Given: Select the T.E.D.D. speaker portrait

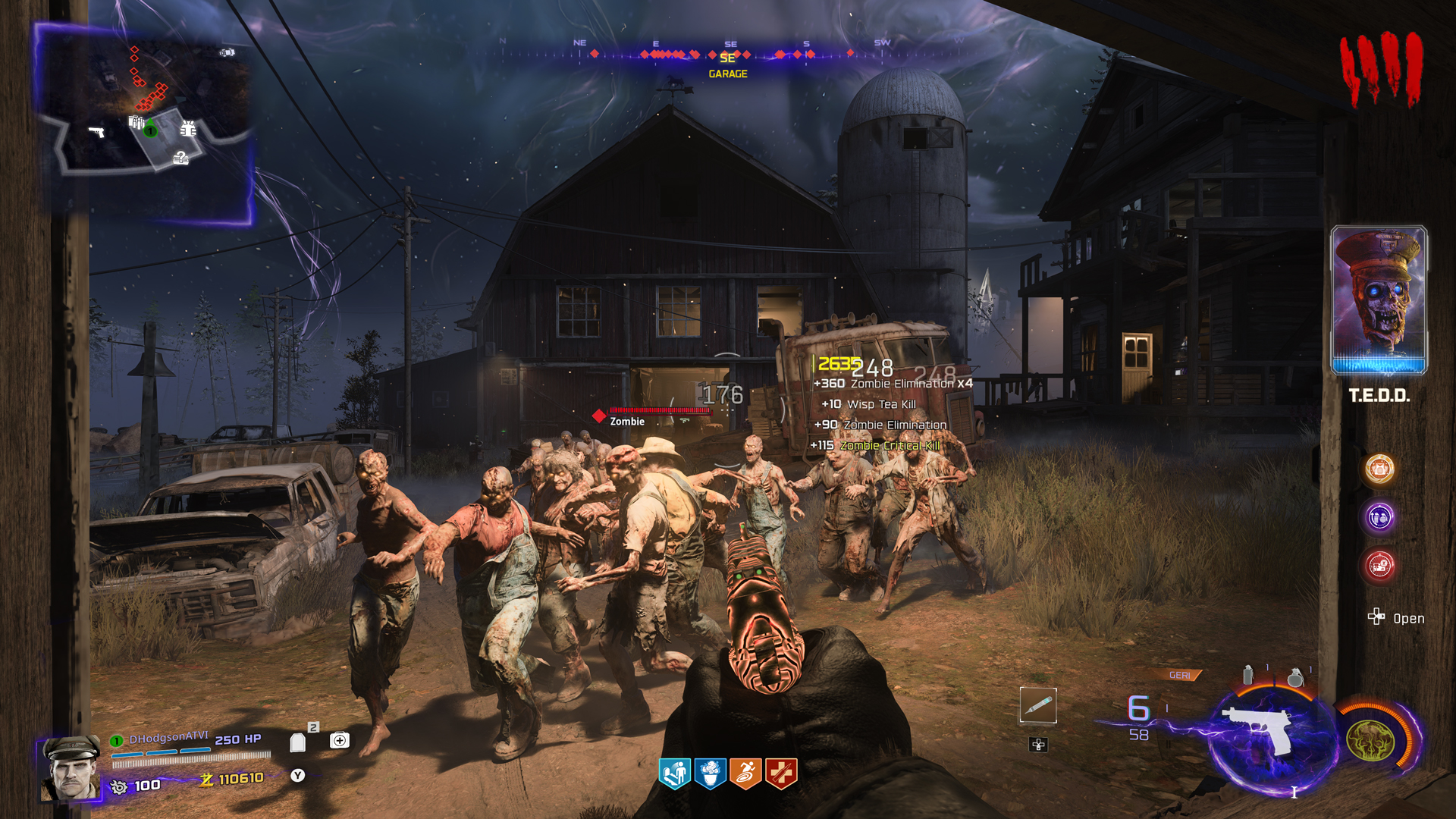Looking at the screenshot, I should (x=1379, y=300).
